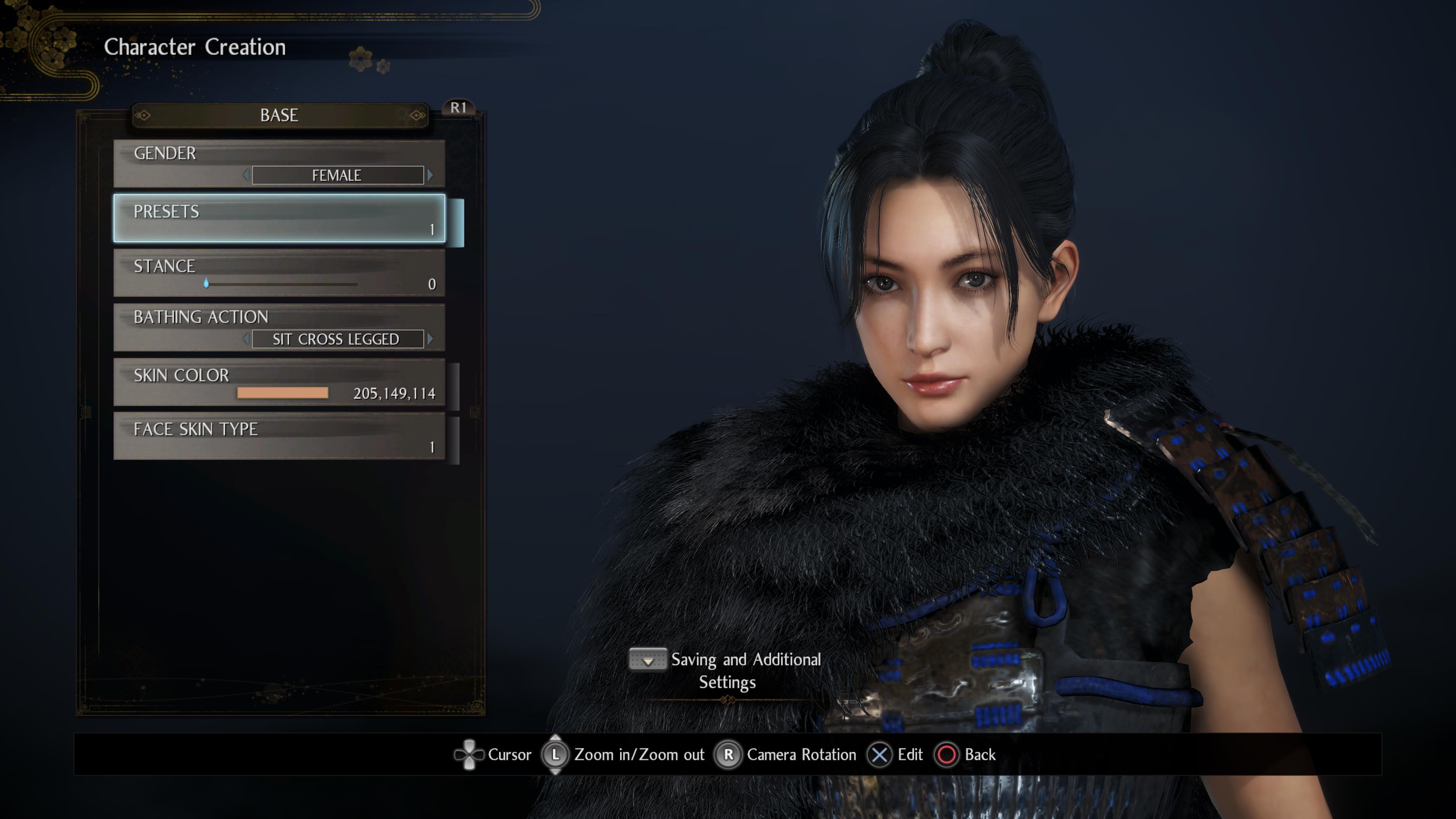This screenshot has width=1456, height=819.
Task: Choose the PRESETS menu entry
Action: tap(279, 218)
